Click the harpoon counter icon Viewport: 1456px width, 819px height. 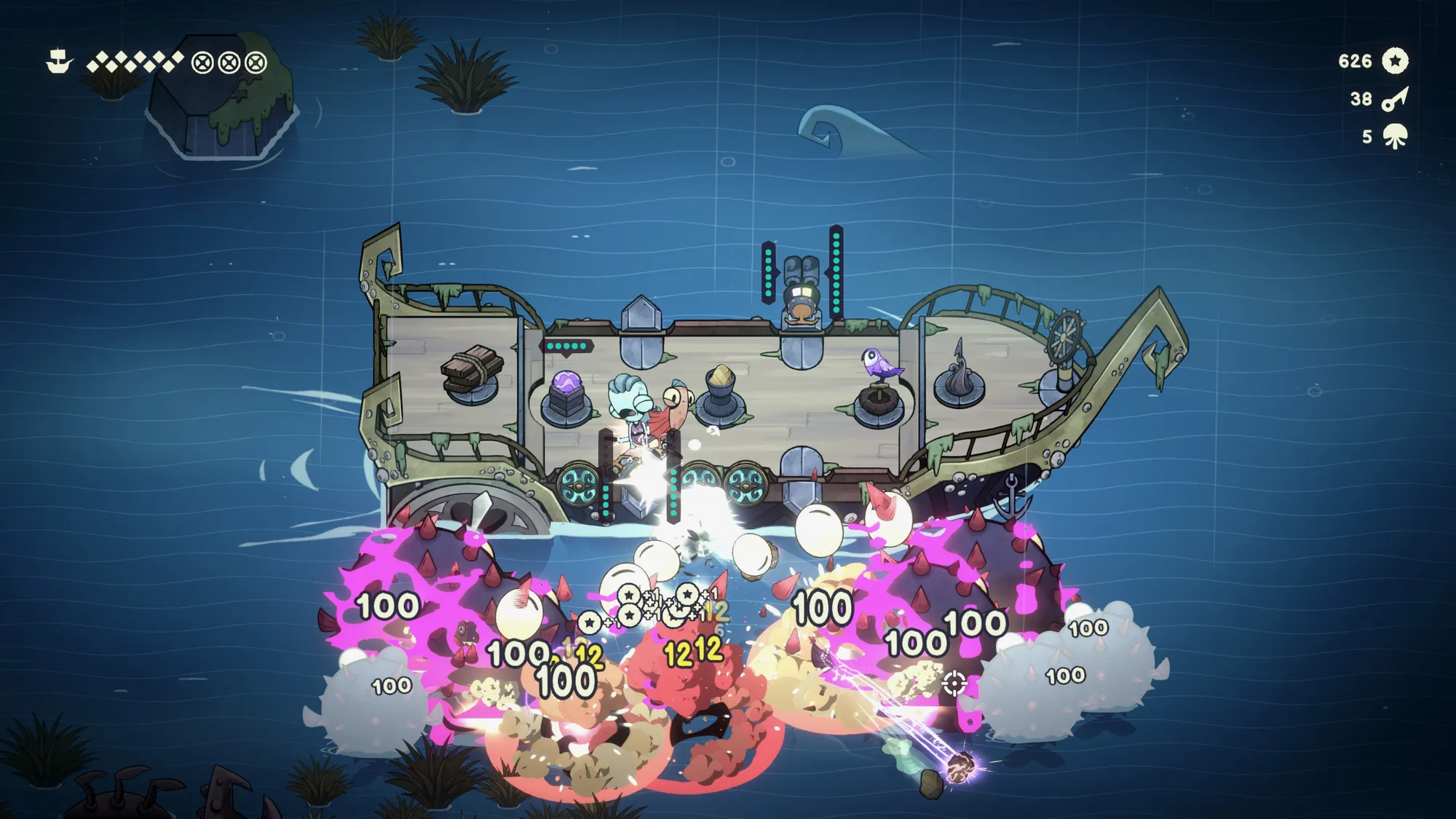[x=1395, y=99]
